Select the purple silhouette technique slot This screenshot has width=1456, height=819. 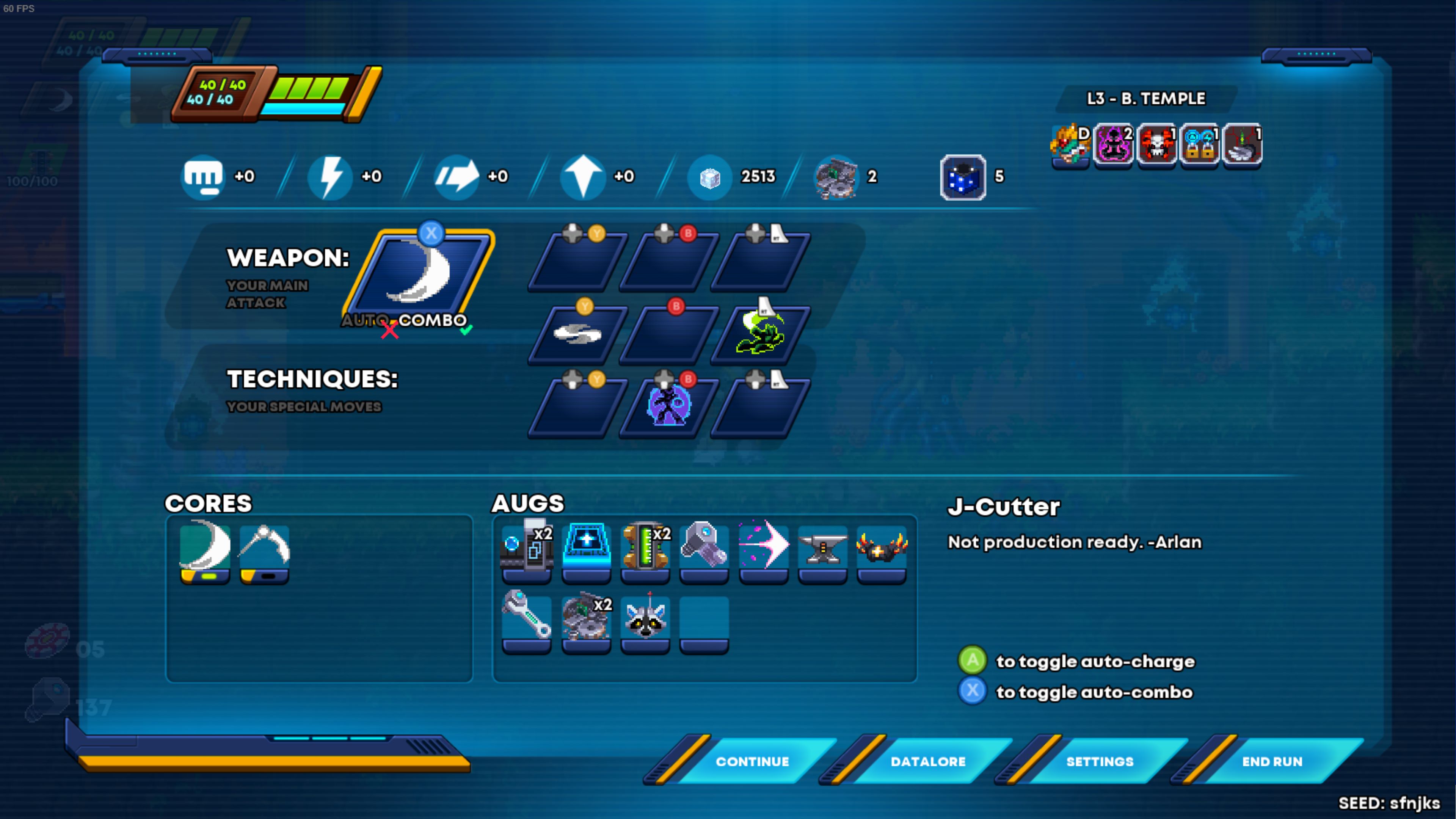668,406
